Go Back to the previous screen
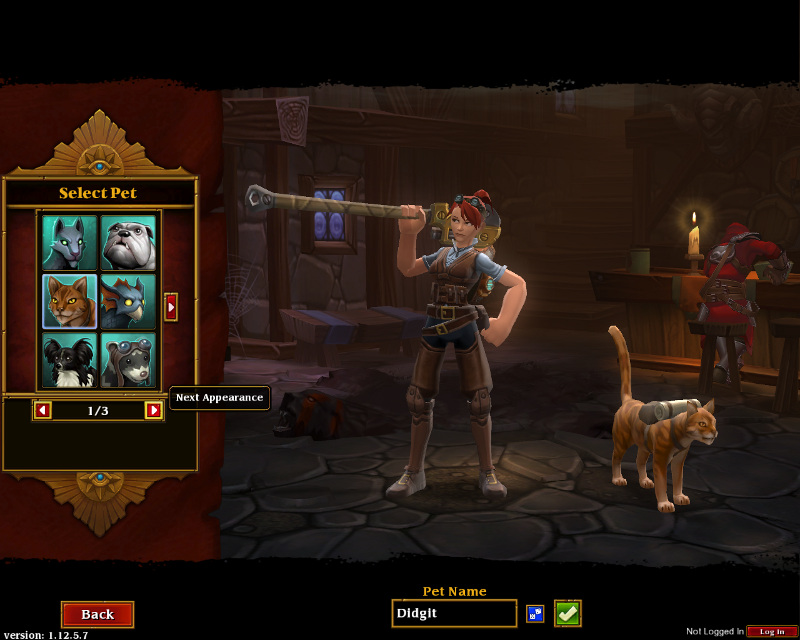Image resolution: width=800 pixels, height=640 pixels. [97, 614]
